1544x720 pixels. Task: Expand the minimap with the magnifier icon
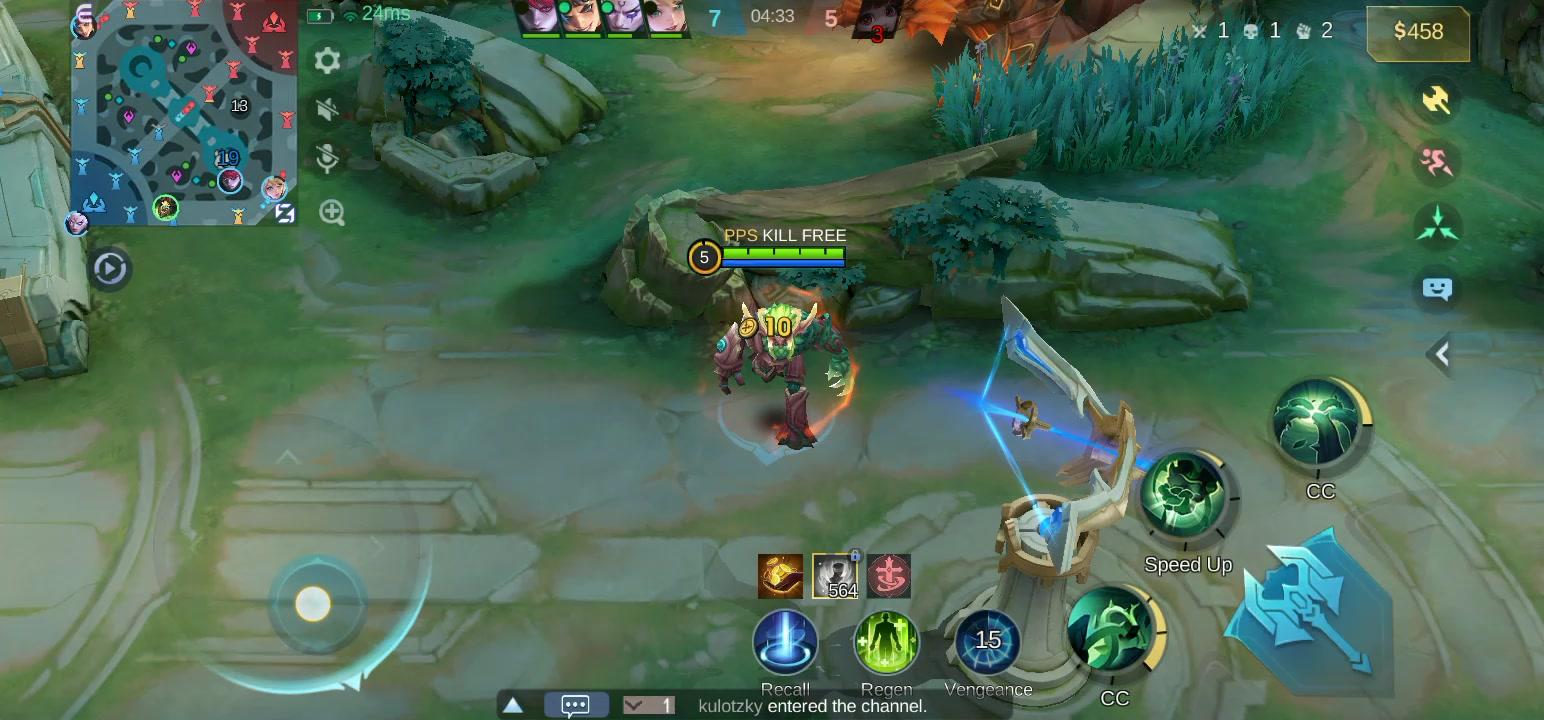click(331, 213)
